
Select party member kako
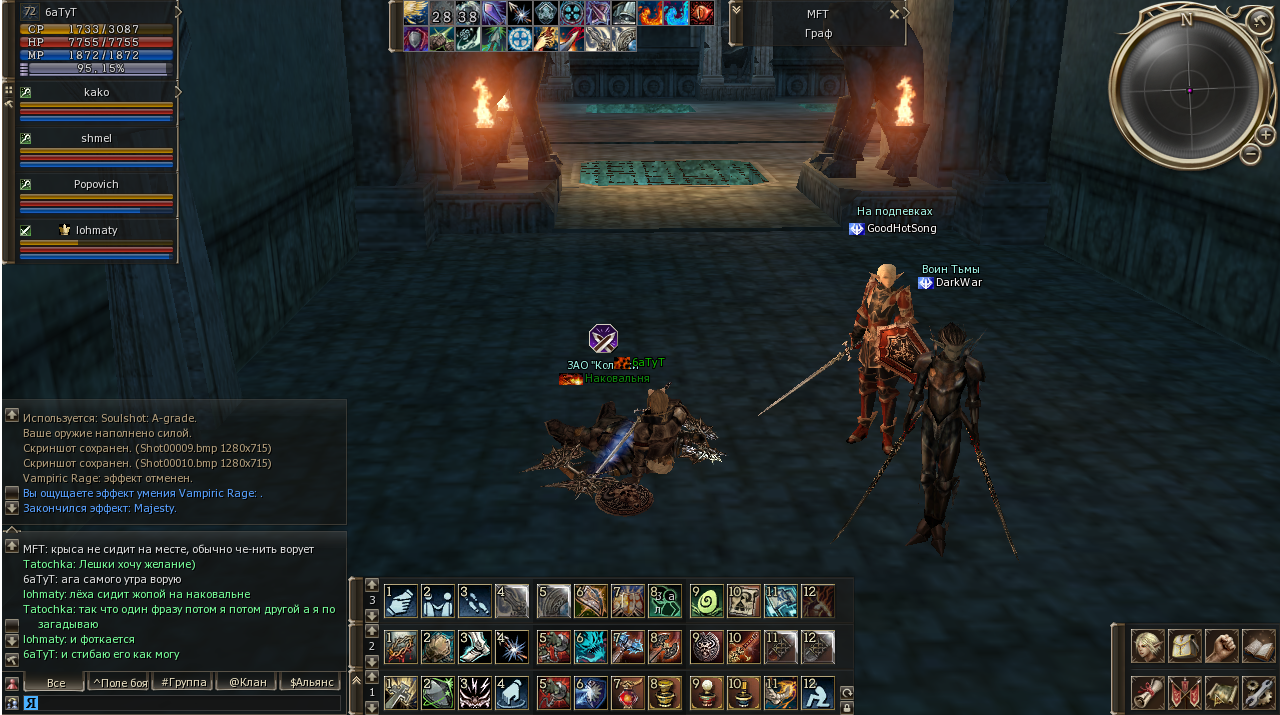(97, 92)
